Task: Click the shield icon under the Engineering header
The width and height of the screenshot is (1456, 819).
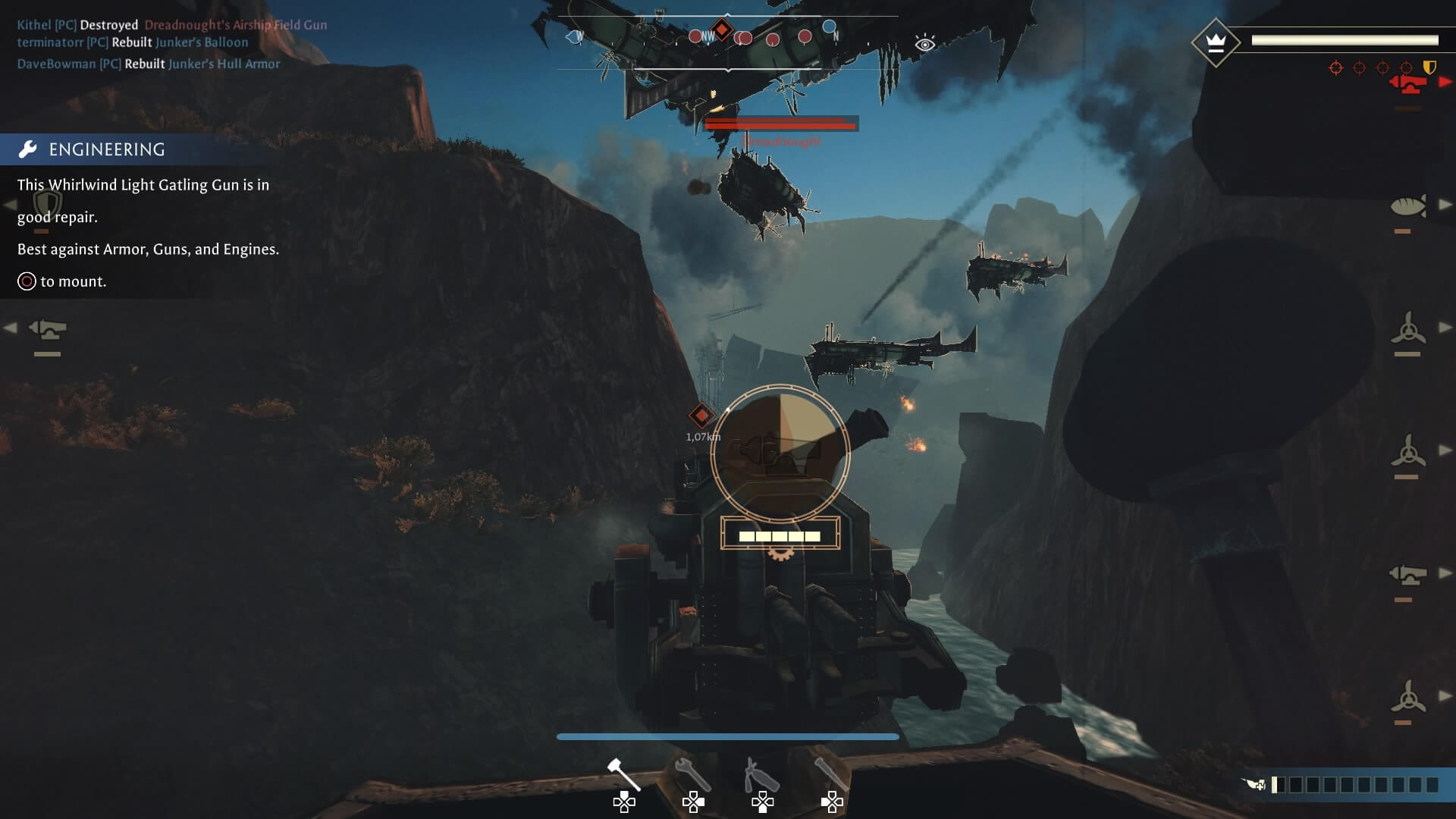Action: click(49, 202)
